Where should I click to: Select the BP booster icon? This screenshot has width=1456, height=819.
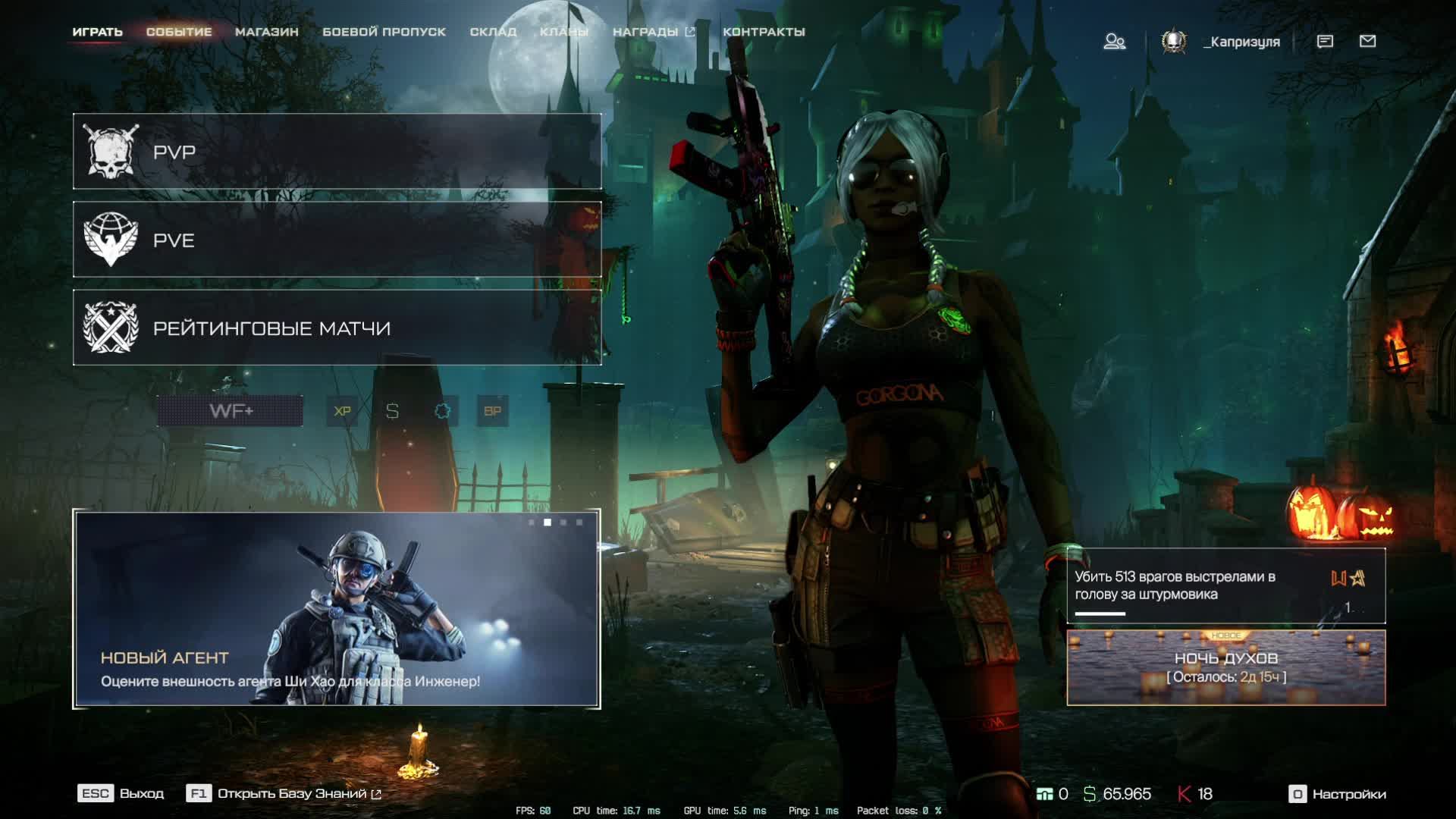[x=492, y=411]
